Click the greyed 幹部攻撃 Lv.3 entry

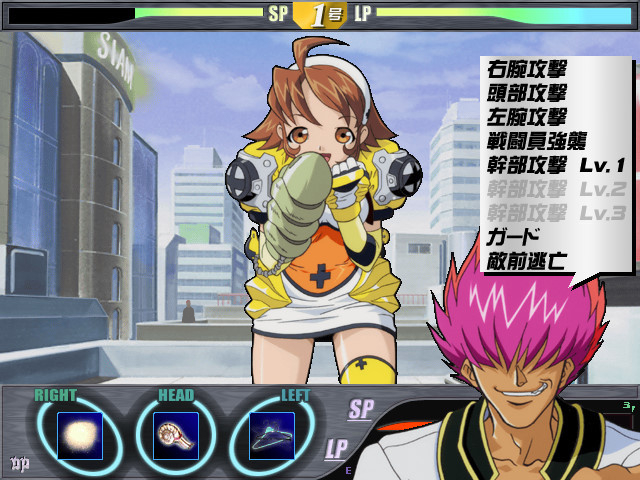(x=555, y=212)
